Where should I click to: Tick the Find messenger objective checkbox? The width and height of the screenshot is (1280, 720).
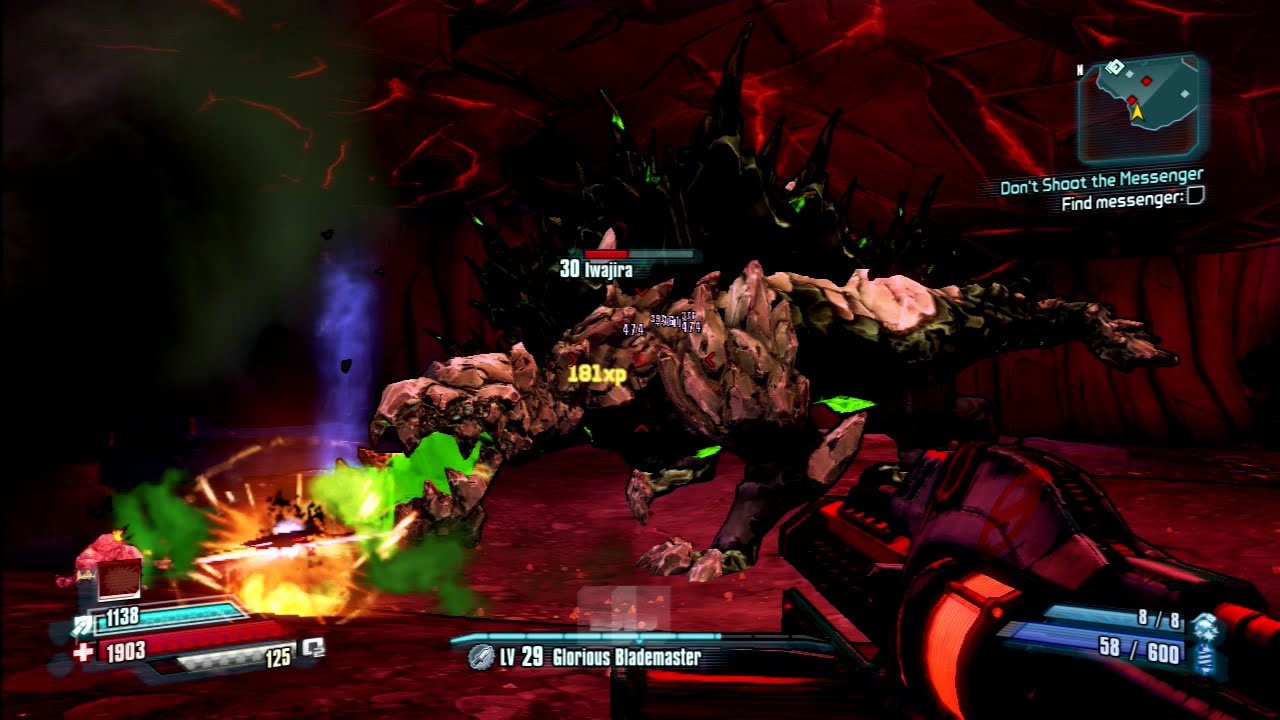[x=1195, y=198]
